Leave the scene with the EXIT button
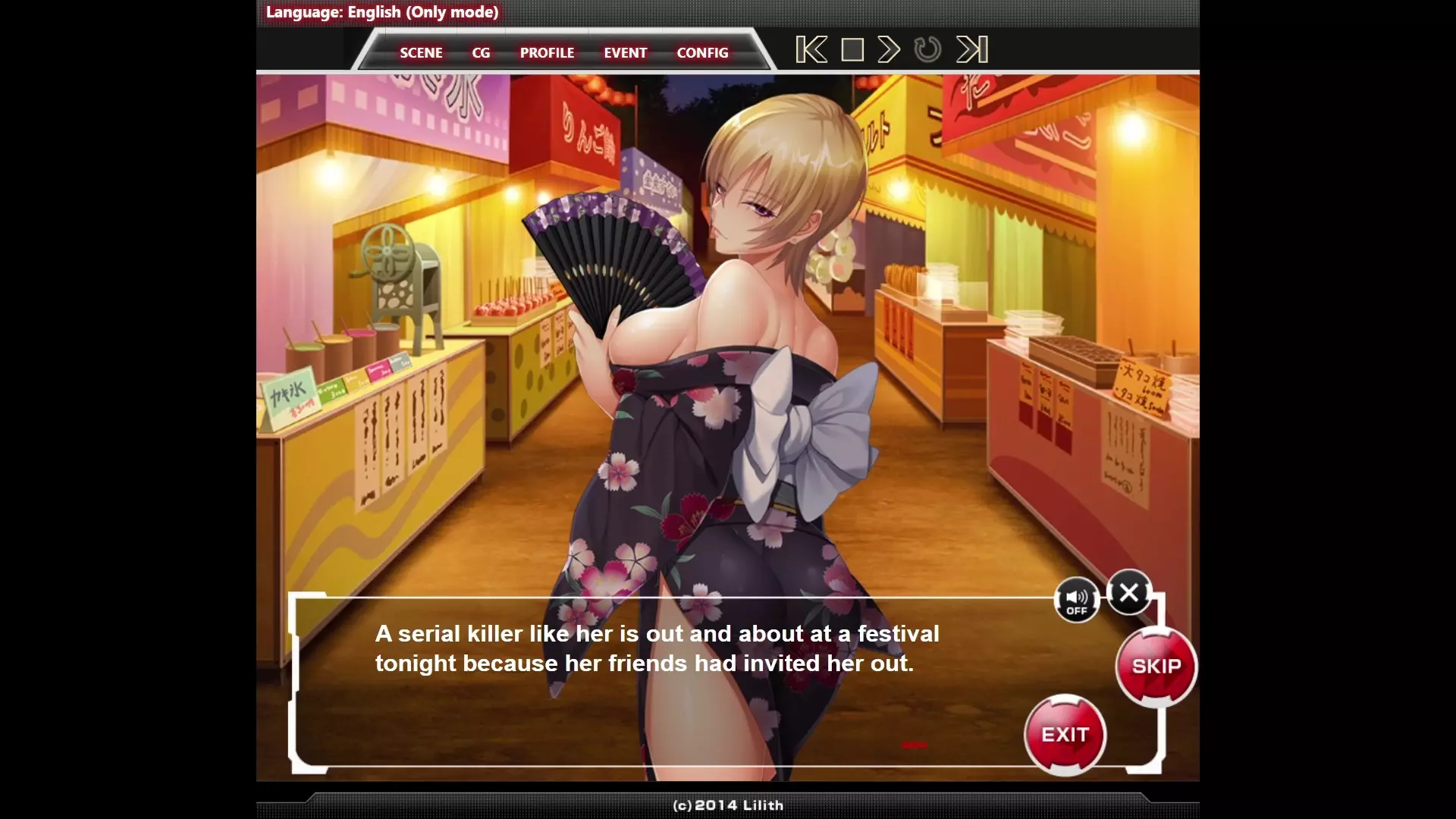1456x819 pixels. tap(1065, 735)
